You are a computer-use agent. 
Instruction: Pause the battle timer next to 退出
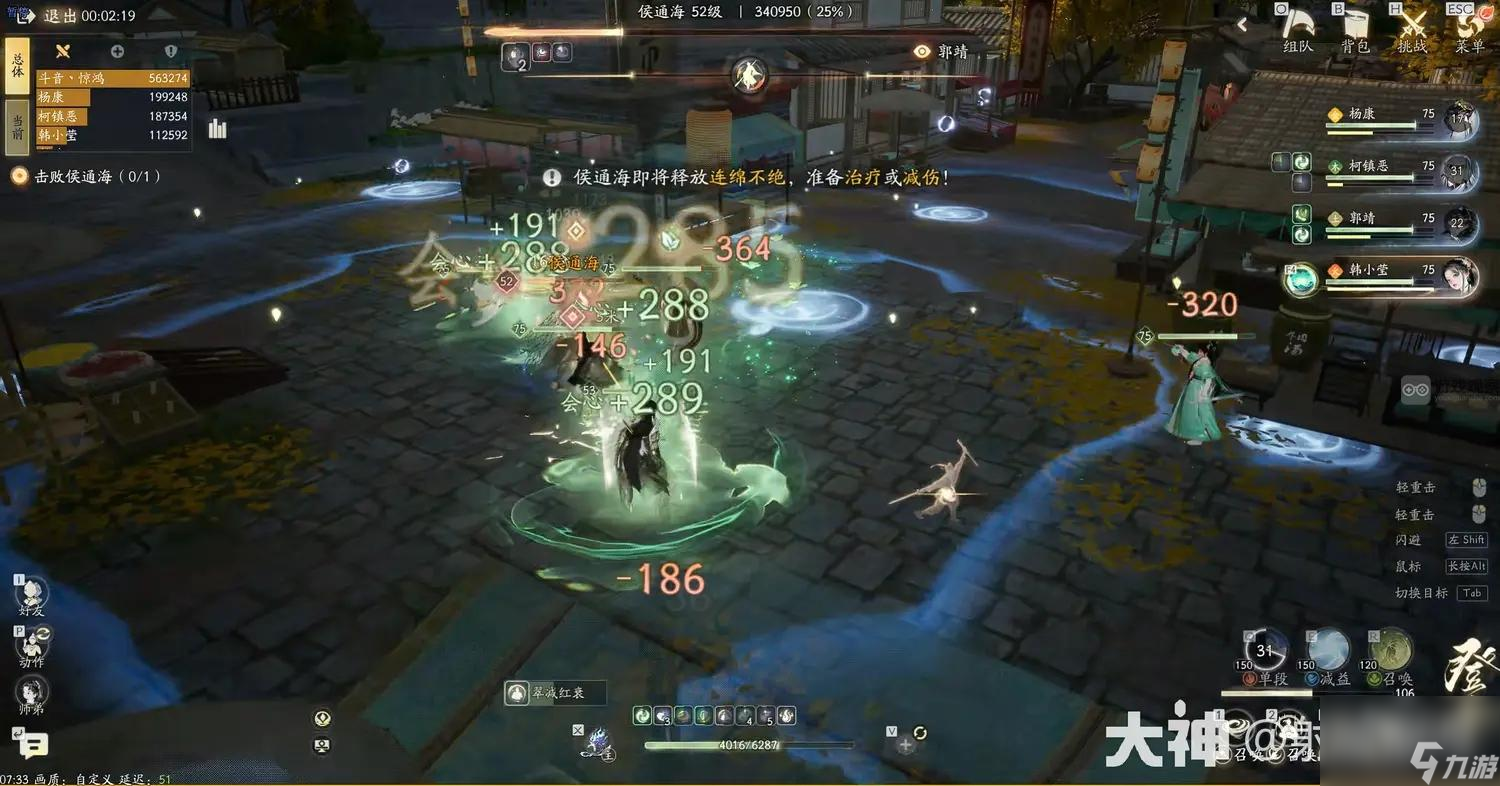point(13,13)
